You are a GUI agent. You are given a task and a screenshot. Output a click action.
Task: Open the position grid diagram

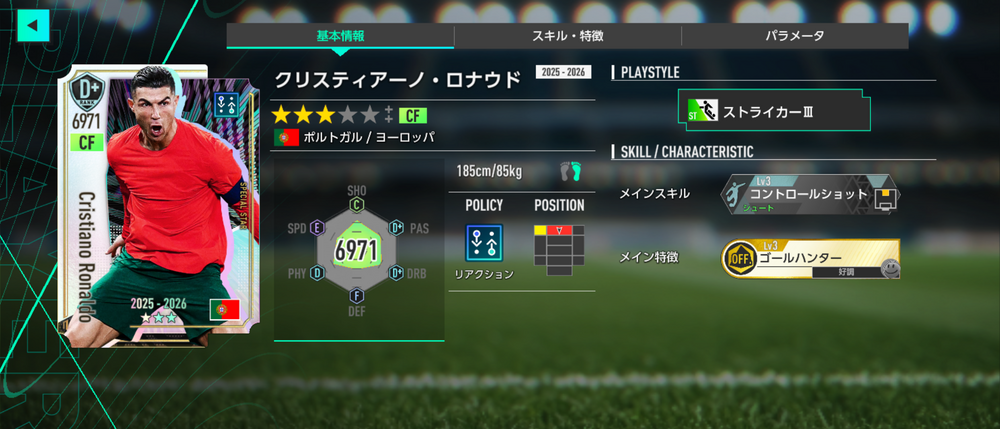pos(559,249)
